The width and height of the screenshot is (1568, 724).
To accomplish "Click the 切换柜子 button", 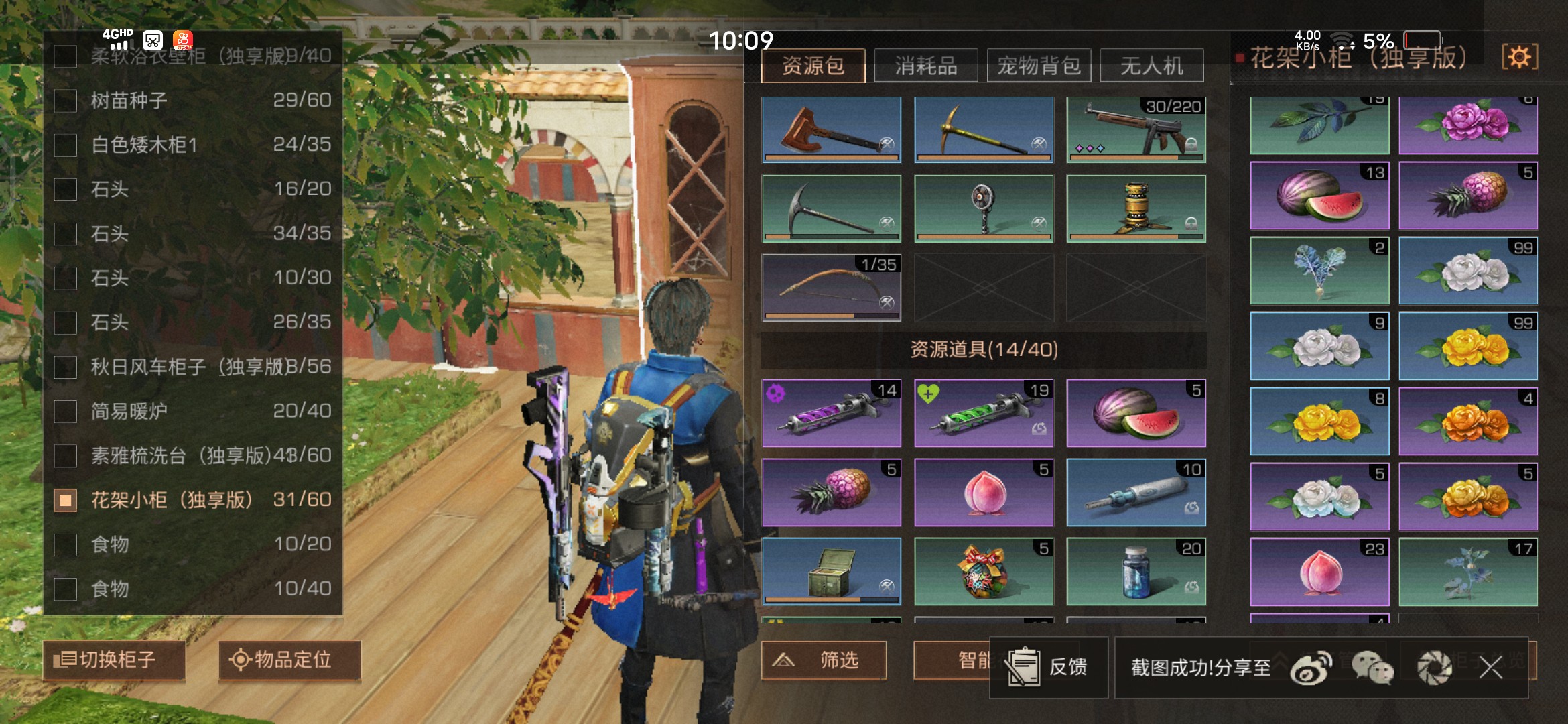I will [114, 660].
